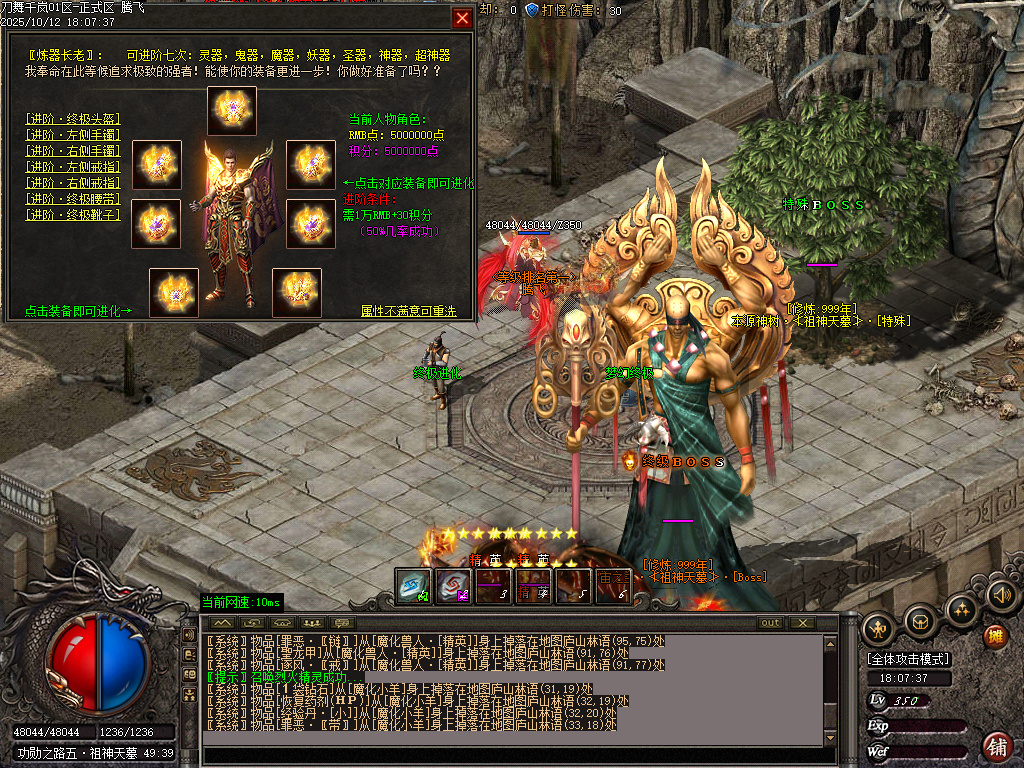Click the red 摊 stall button
Screen dimensions: 1024x768
point(995,636)
